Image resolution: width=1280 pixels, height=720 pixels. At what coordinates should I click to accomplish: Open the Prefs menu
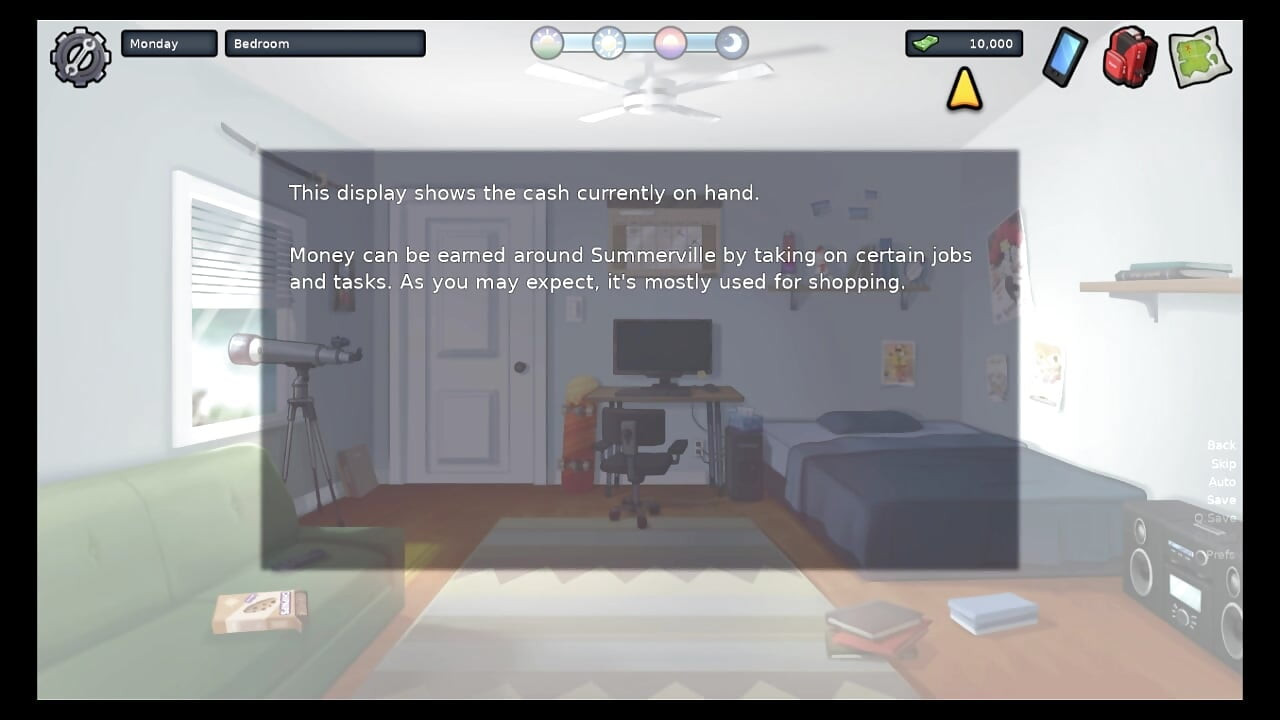pos(1220,553)
